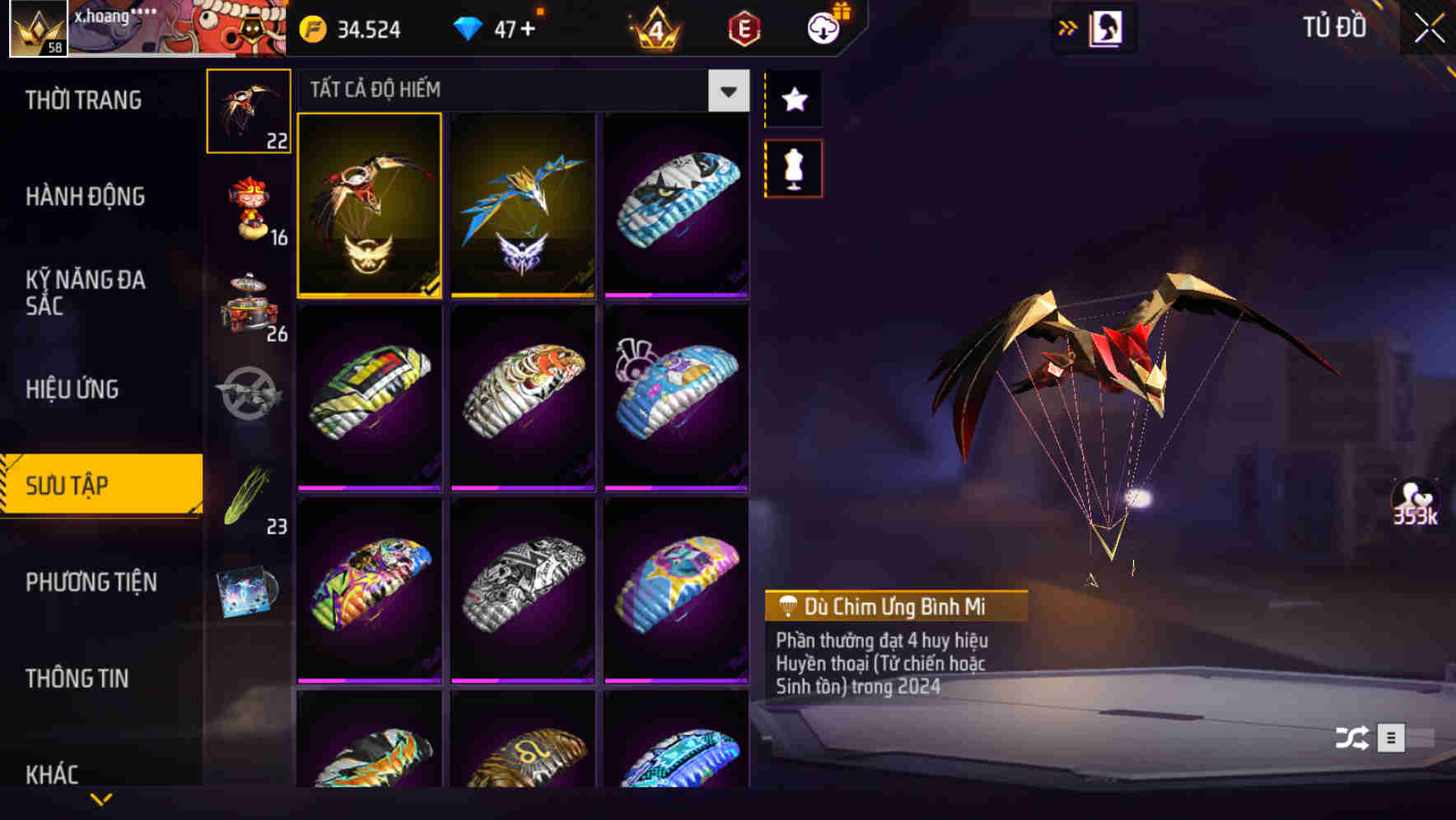Select the tiger-pattern parachute thumbnail
The width and height of the screenshot is (1456, 820).
pos(521,398)
